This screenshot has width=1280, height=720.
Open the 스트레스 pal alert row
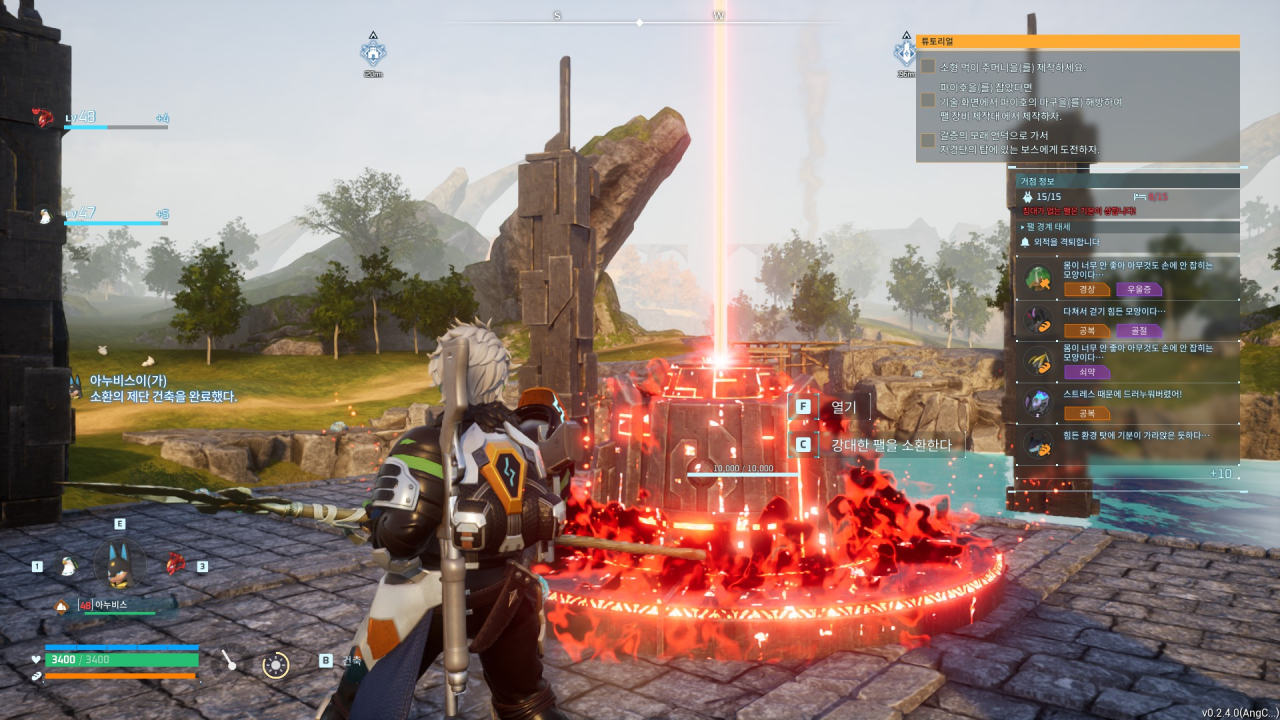point(1126,402)
